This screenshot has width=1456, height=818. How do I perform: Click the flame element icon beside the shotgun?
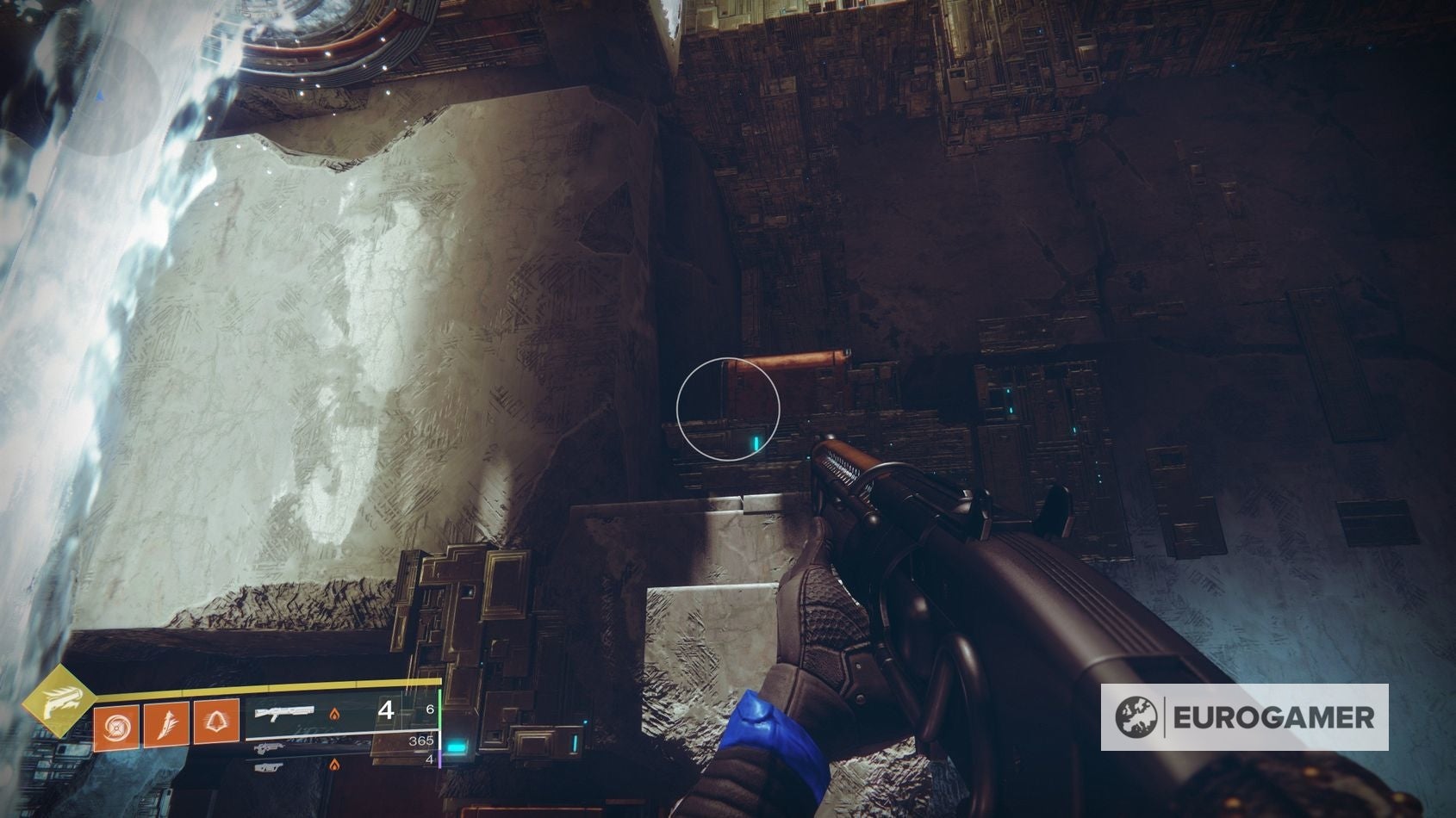tap(334, 715)
